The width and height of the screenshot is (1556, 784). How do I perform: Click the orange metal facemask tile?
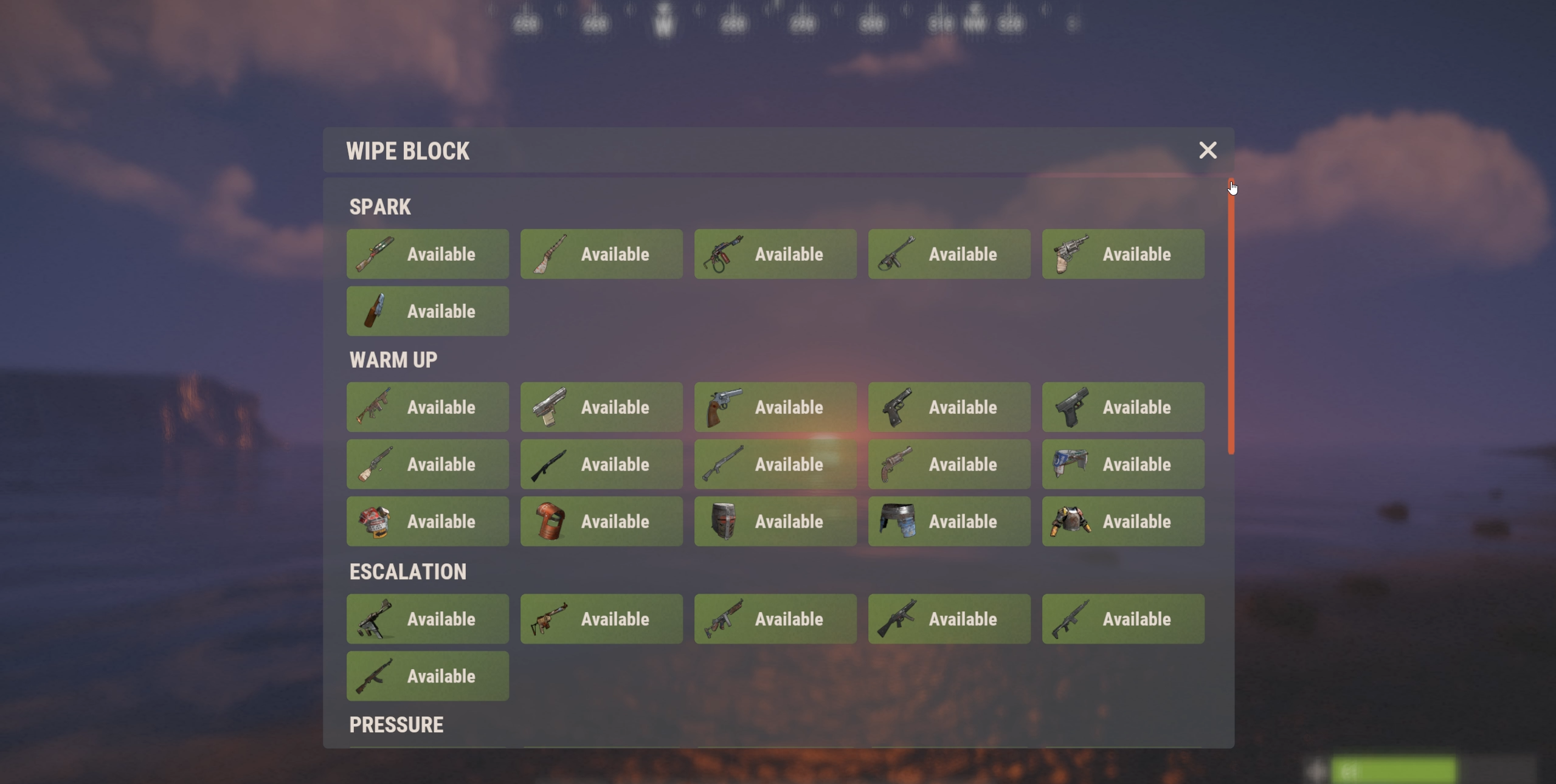(x=601, y=521)
